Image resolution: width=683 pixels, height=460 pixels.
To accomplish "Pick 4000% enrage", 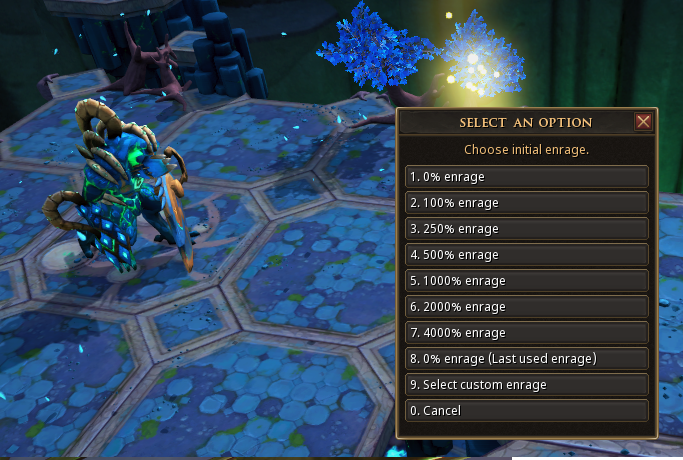I will [x=527, y=333].
